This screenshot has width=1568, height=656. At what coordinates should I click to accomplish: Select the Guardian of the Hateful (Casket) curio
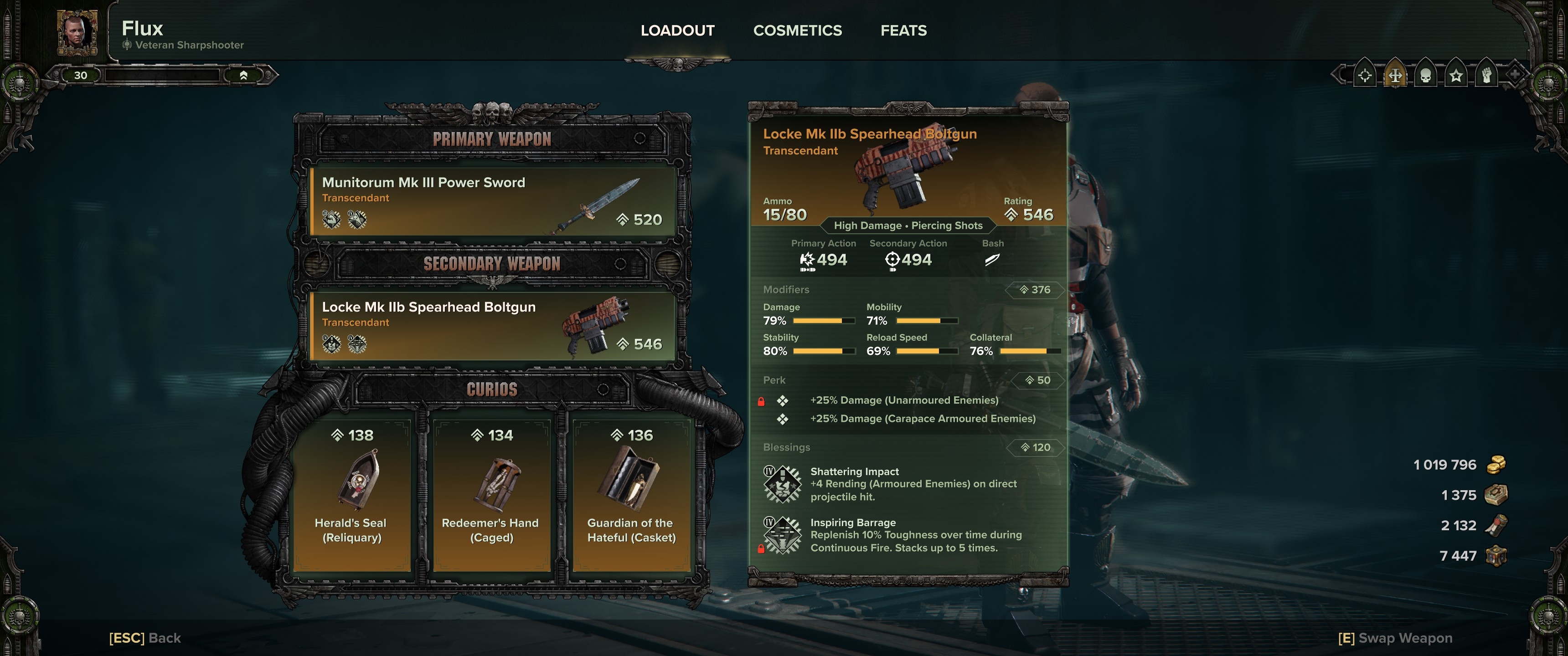pos(631,494)
